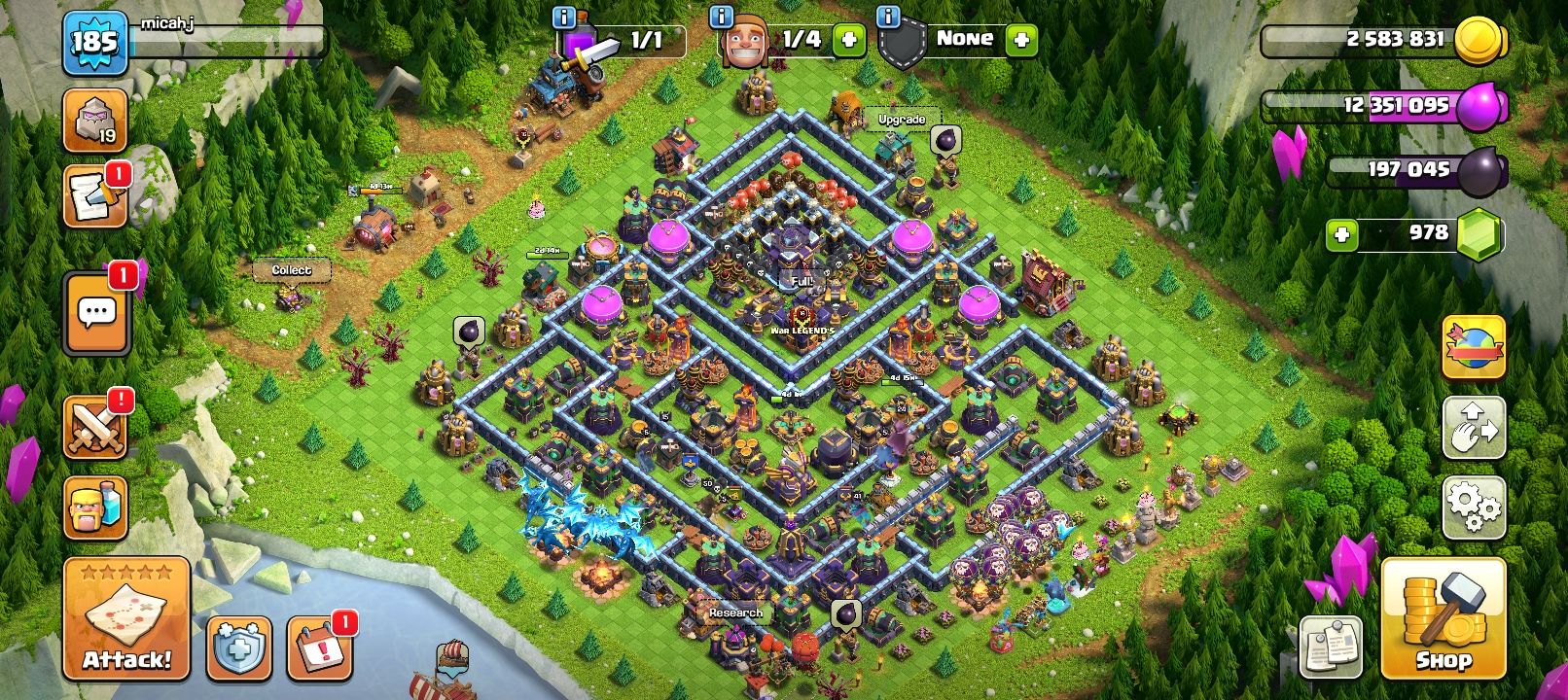The image size is (1568, 700).
Task: Add a builder with the green plus
Action: (x=848, y=40)
